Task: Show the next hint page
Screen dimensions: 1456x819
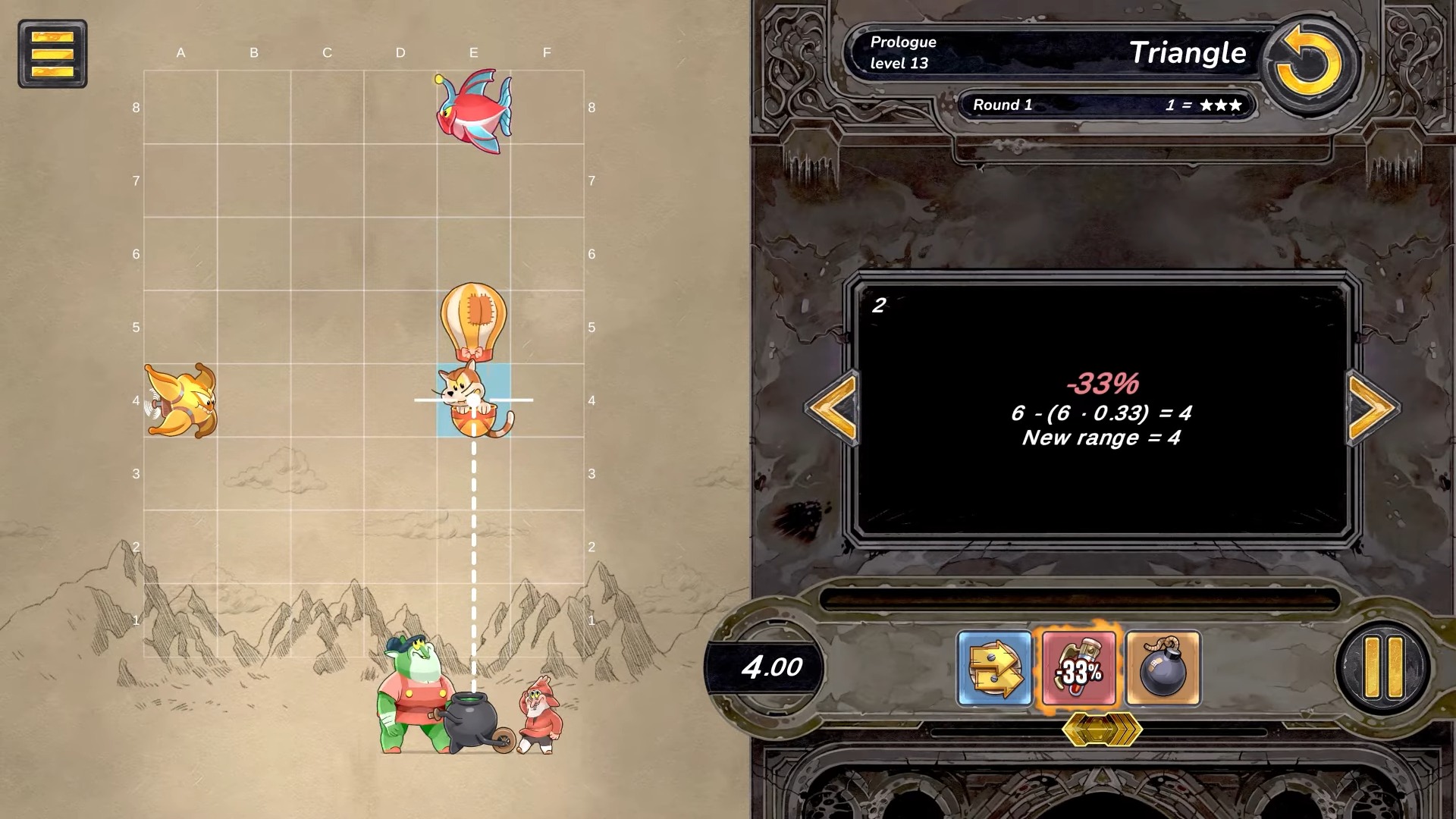Action: coord(1372,407)
